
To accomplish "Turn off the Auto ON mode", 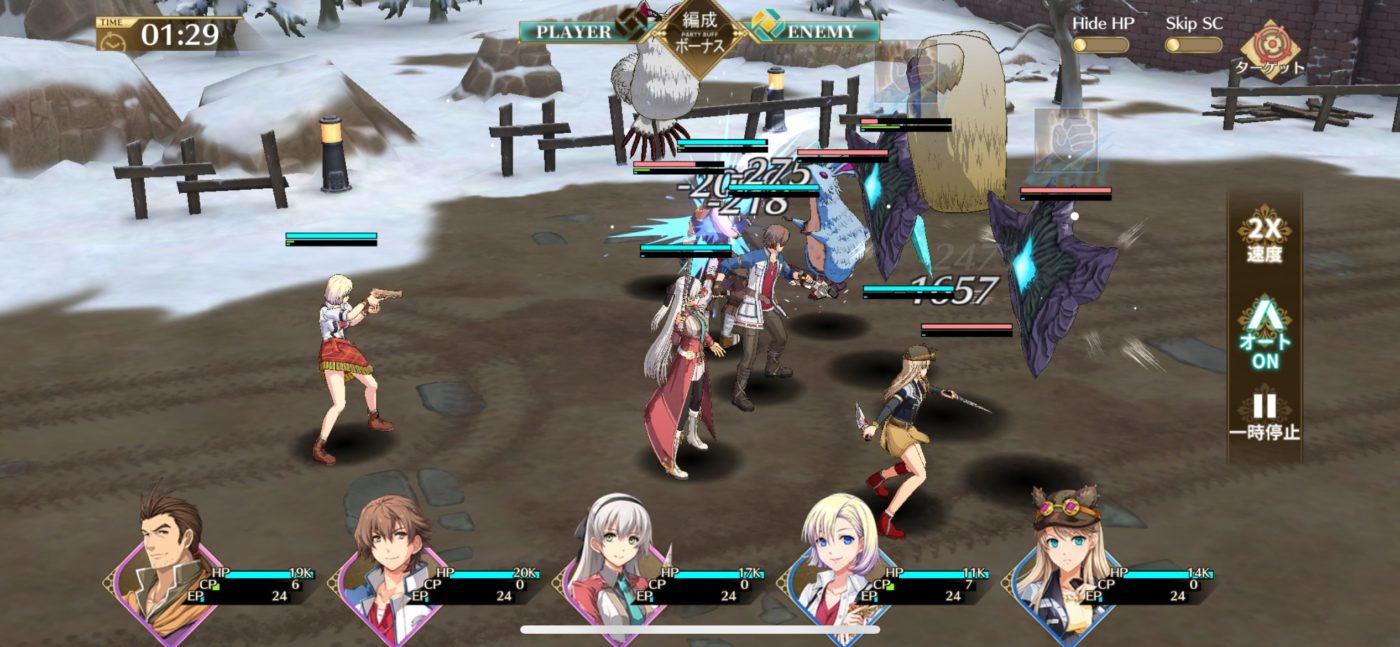I will point(1264,336).
